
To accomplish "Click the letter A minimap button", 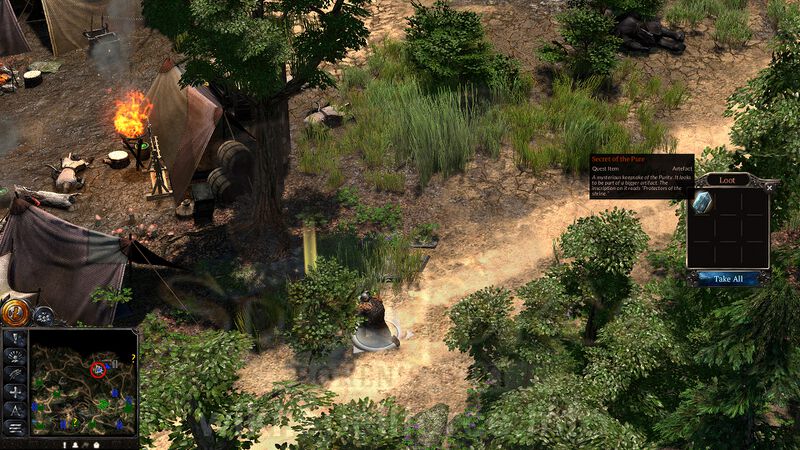I will point(15,410).
